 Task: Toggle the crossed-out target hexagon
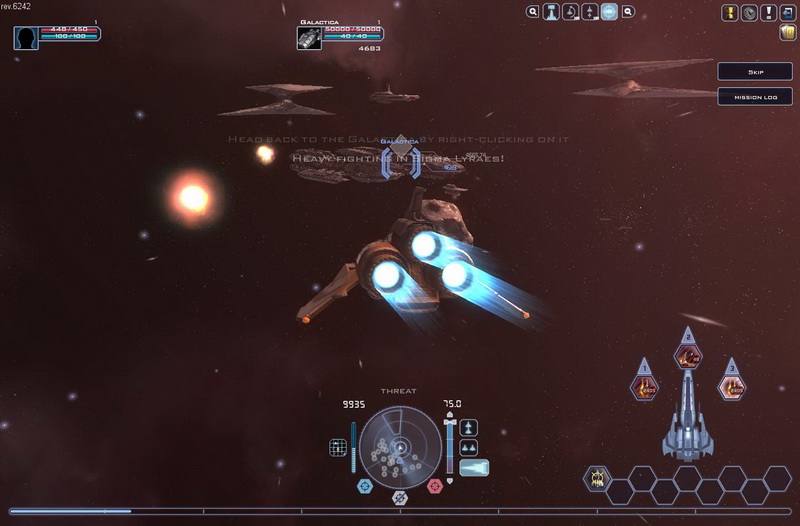coord(400,497)
